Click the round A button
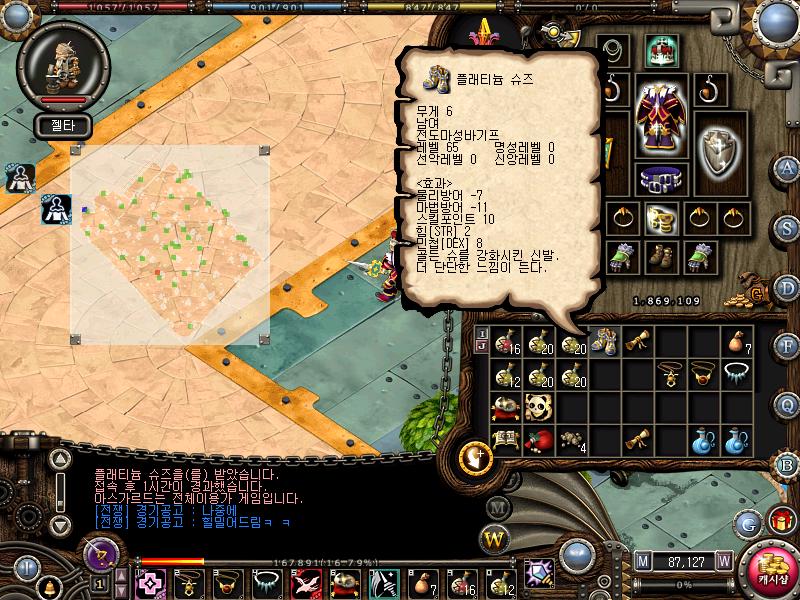800x600 pixels. pos(789,167)
